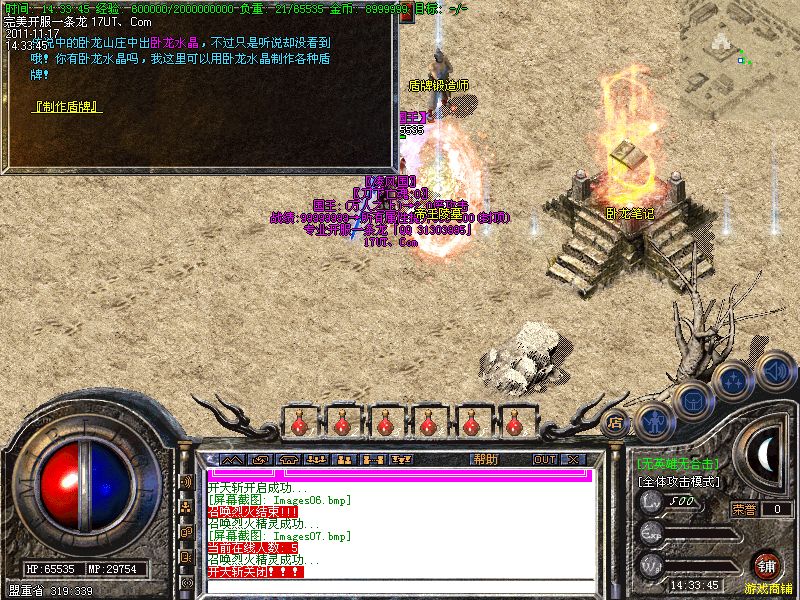Open the character equipment icon
This screenshot has height=600, width=800.
click(x=653, y=421)
